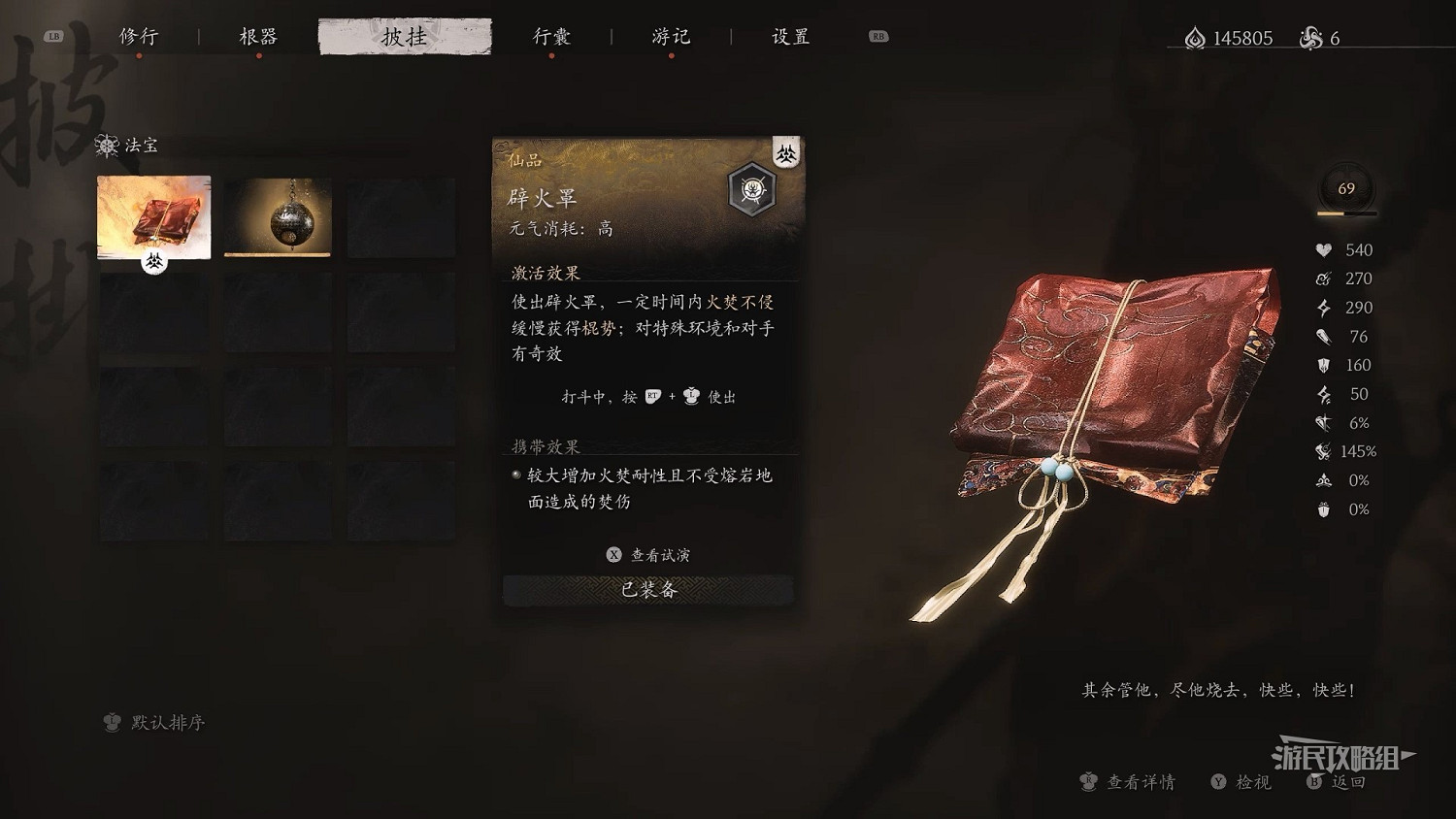Activate the fire badge on the 辟火罩 thumbnail
1456x819 pixels.
(x=152, y=262)
